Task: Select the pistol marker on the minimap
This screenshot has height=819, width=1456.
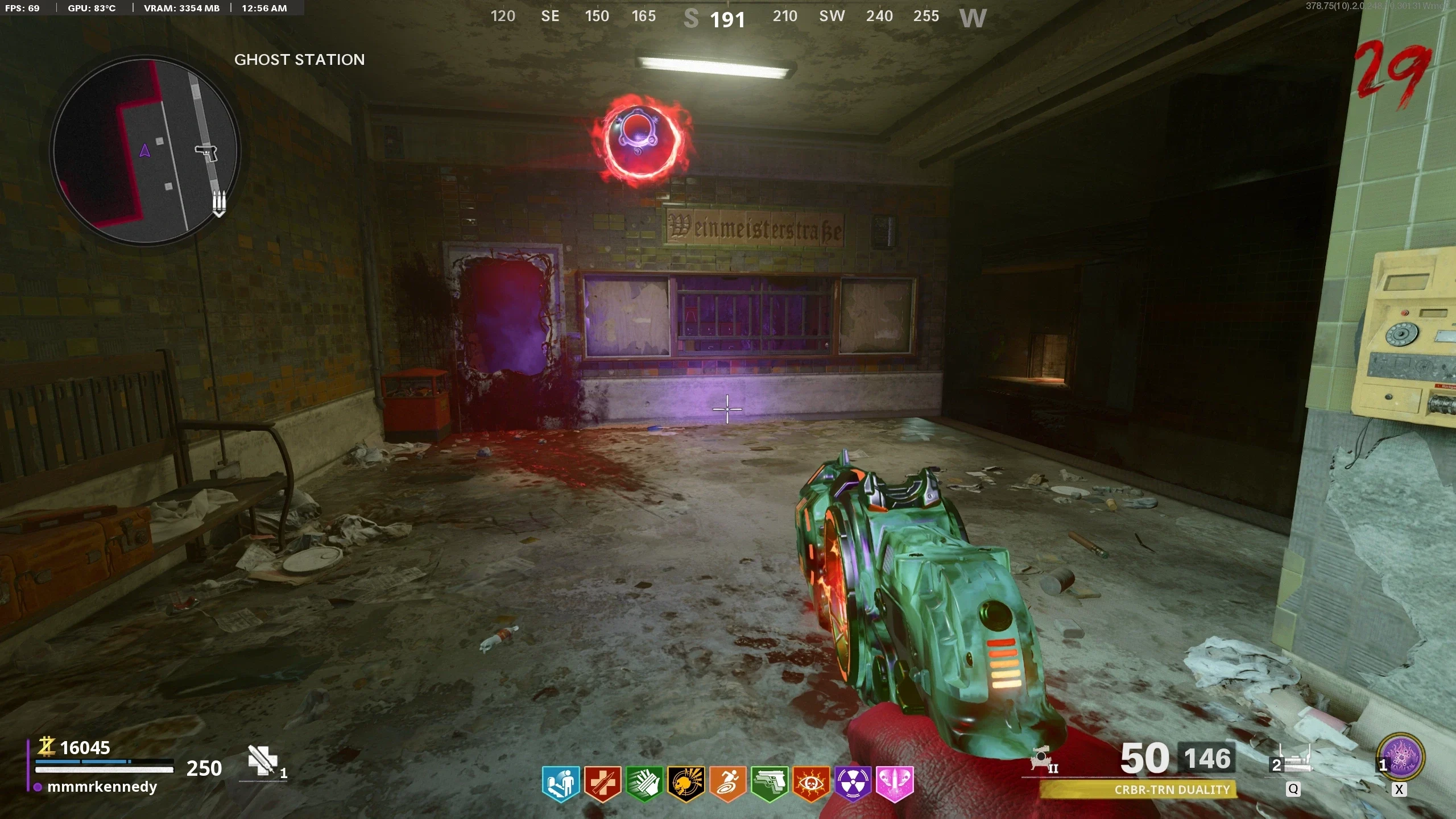Action: (206, 152)
